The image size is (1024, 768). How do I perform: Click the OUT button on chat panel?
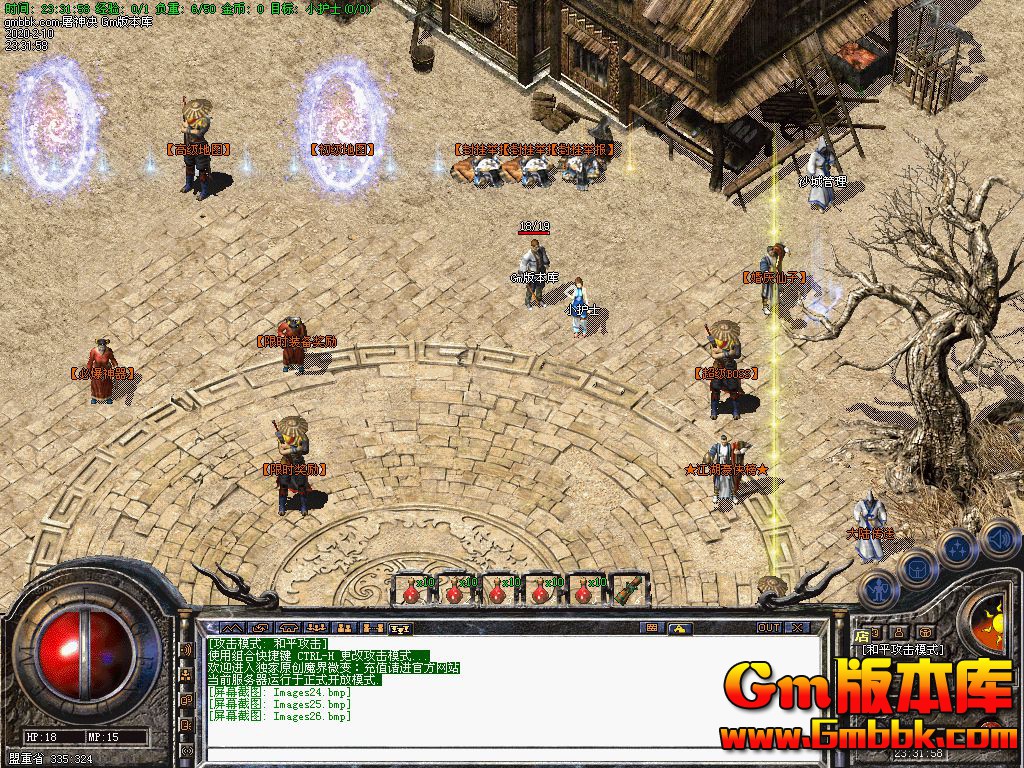768,628
